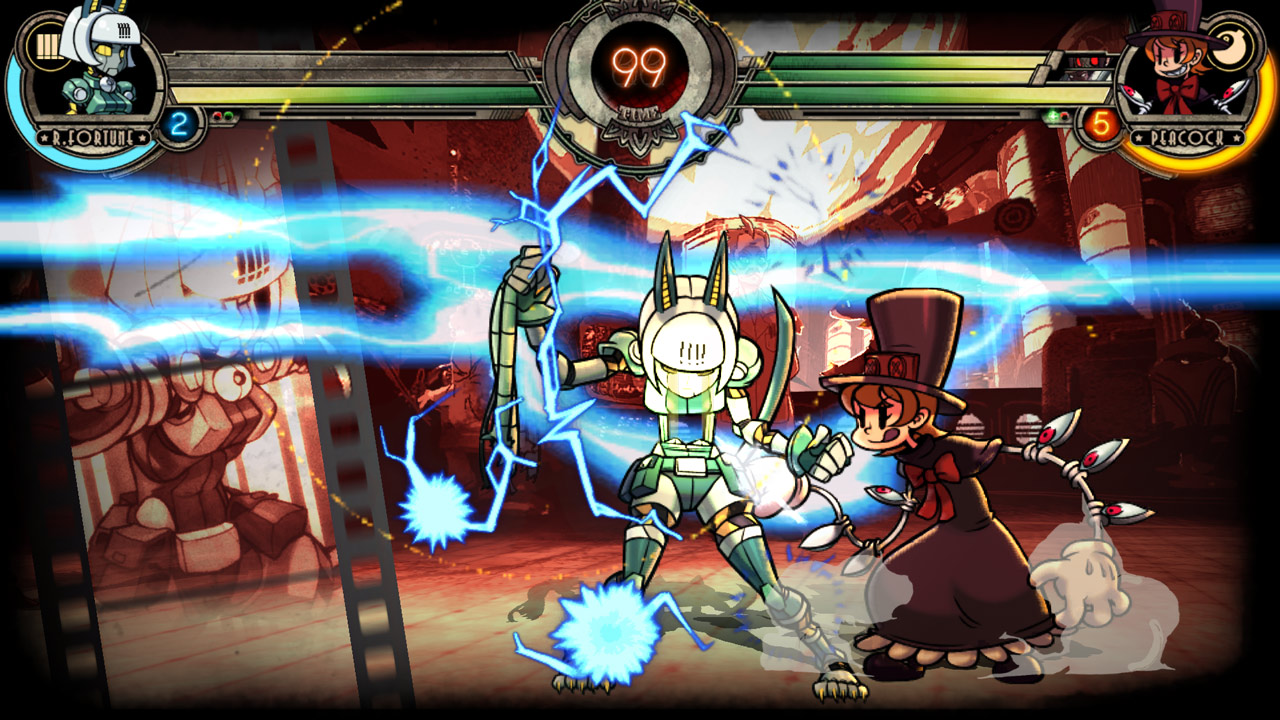This screenshot has height=720, width=1280.
Task: Click the R.FORTUNE nameplate banner
Action: 93,137
